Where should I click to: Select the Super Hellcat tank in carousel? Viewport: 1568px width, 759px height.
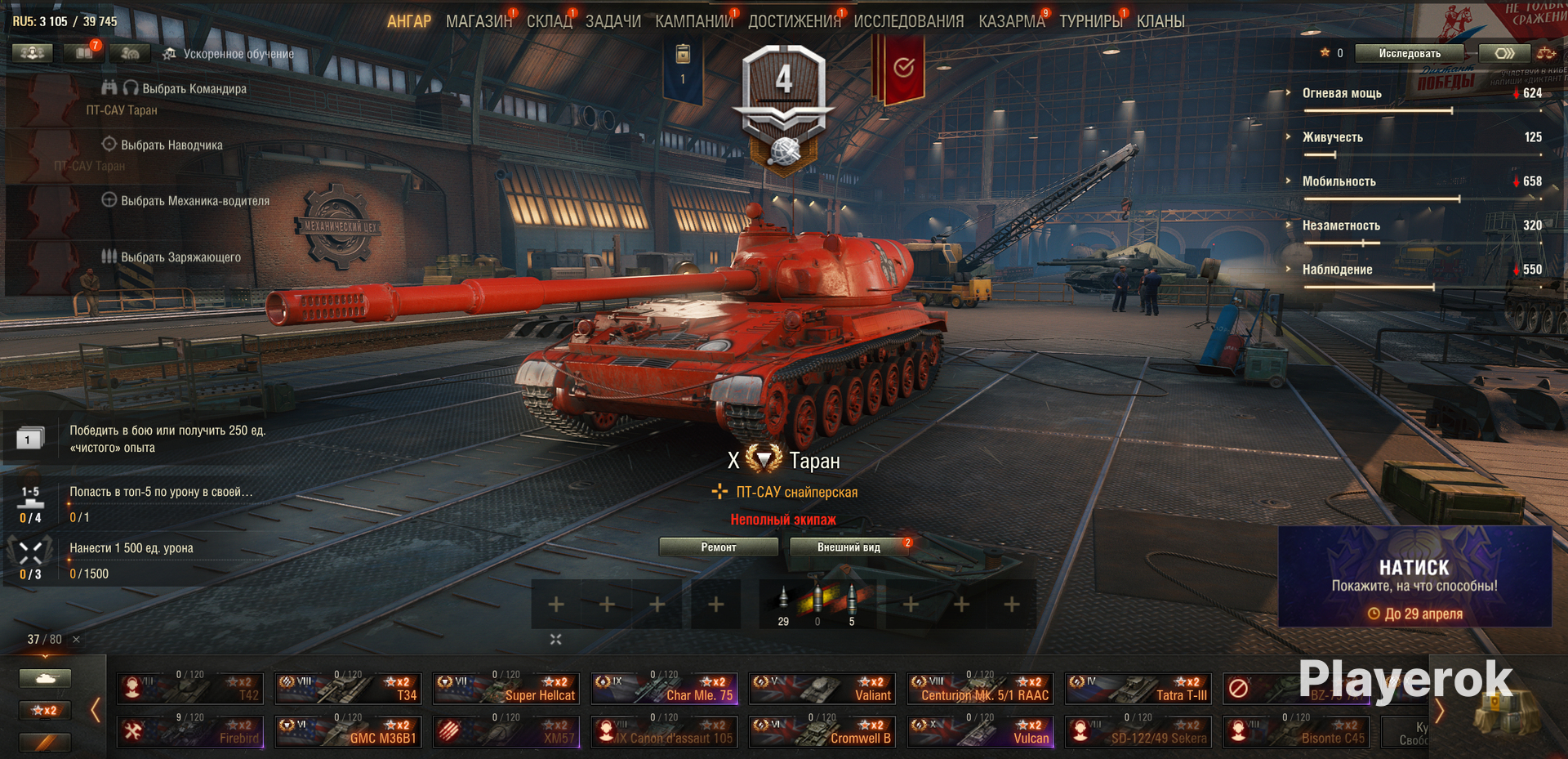[x=506, y=689]
